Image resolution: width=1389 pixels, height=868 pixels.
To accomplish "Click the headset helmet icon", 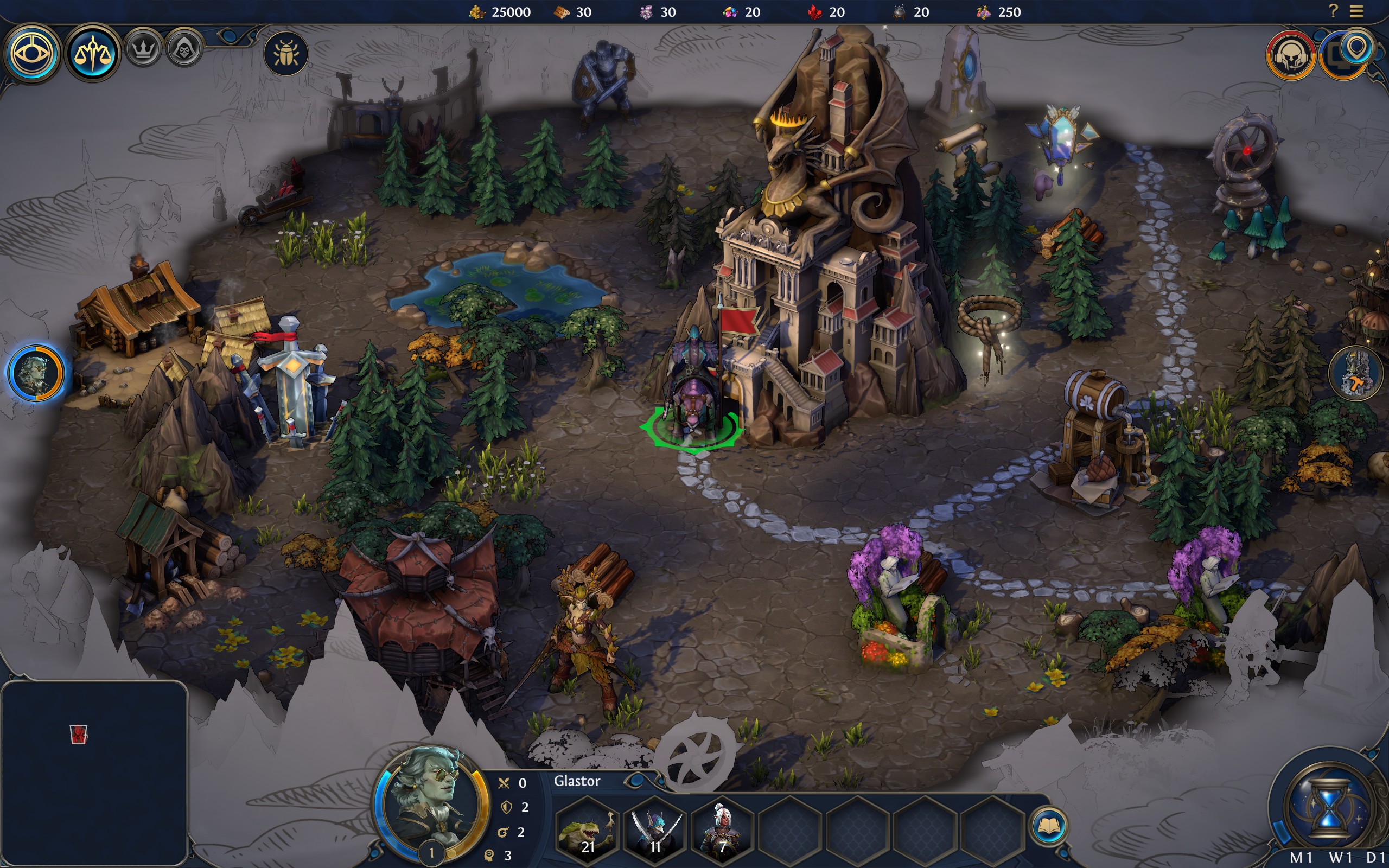I will pos(1291,56).
